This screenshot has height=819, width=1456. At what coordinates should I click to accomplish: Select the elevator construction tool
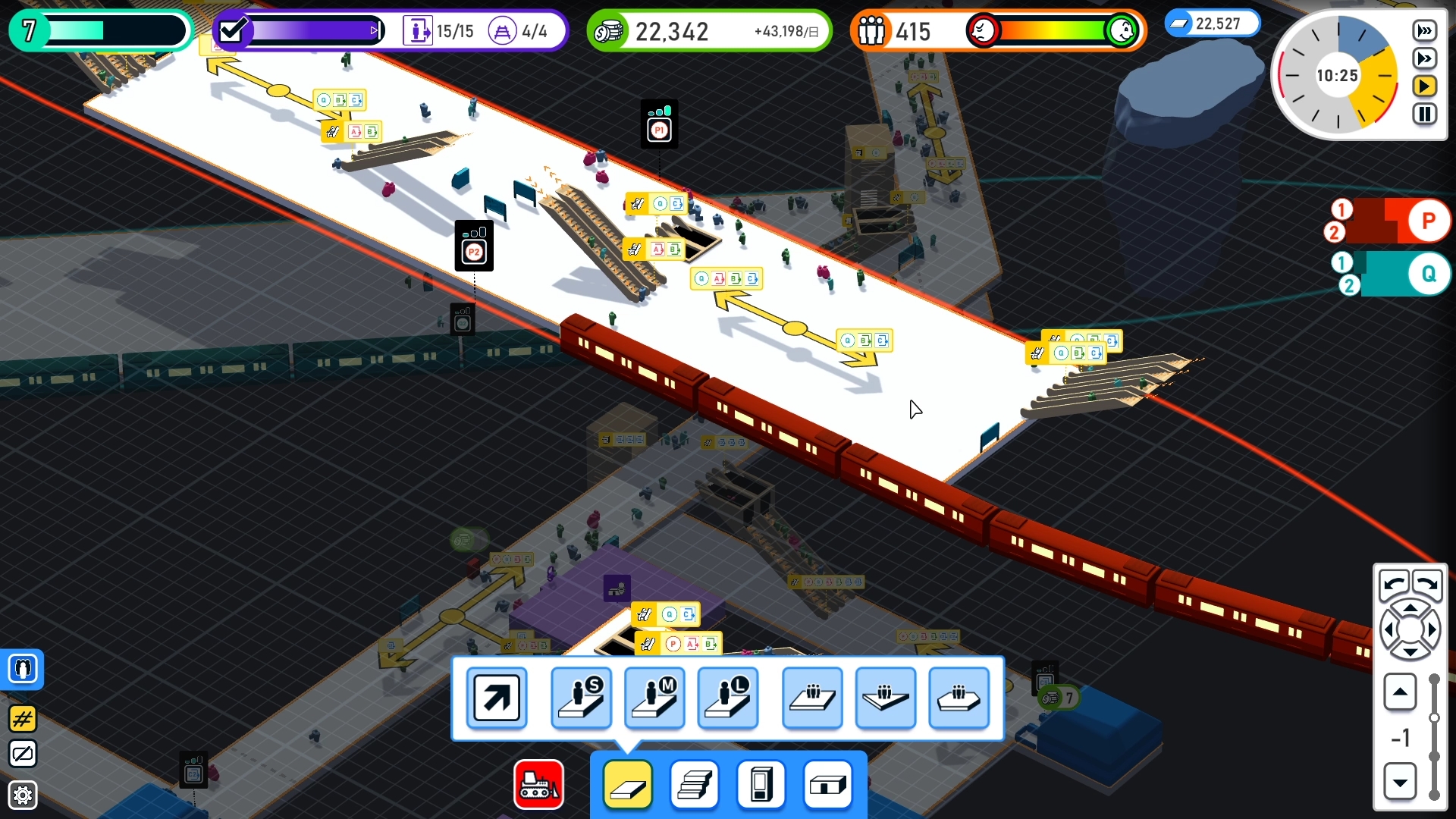pos(761,786)
